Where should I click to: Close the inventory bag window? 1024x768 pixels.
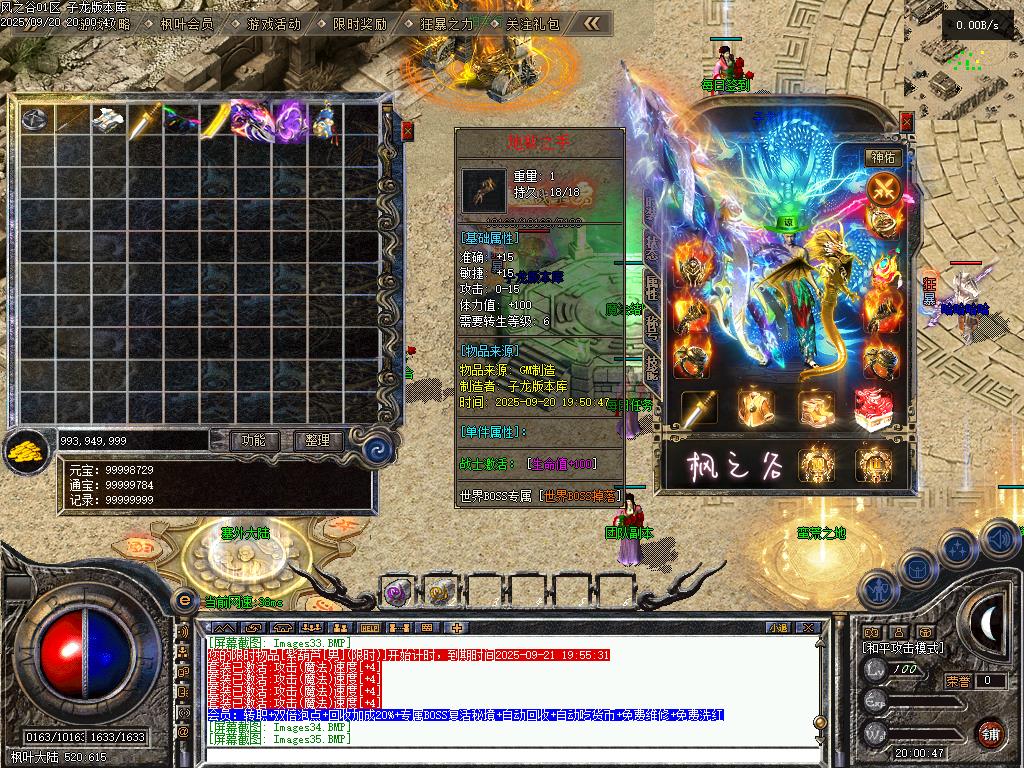(407, 130)
